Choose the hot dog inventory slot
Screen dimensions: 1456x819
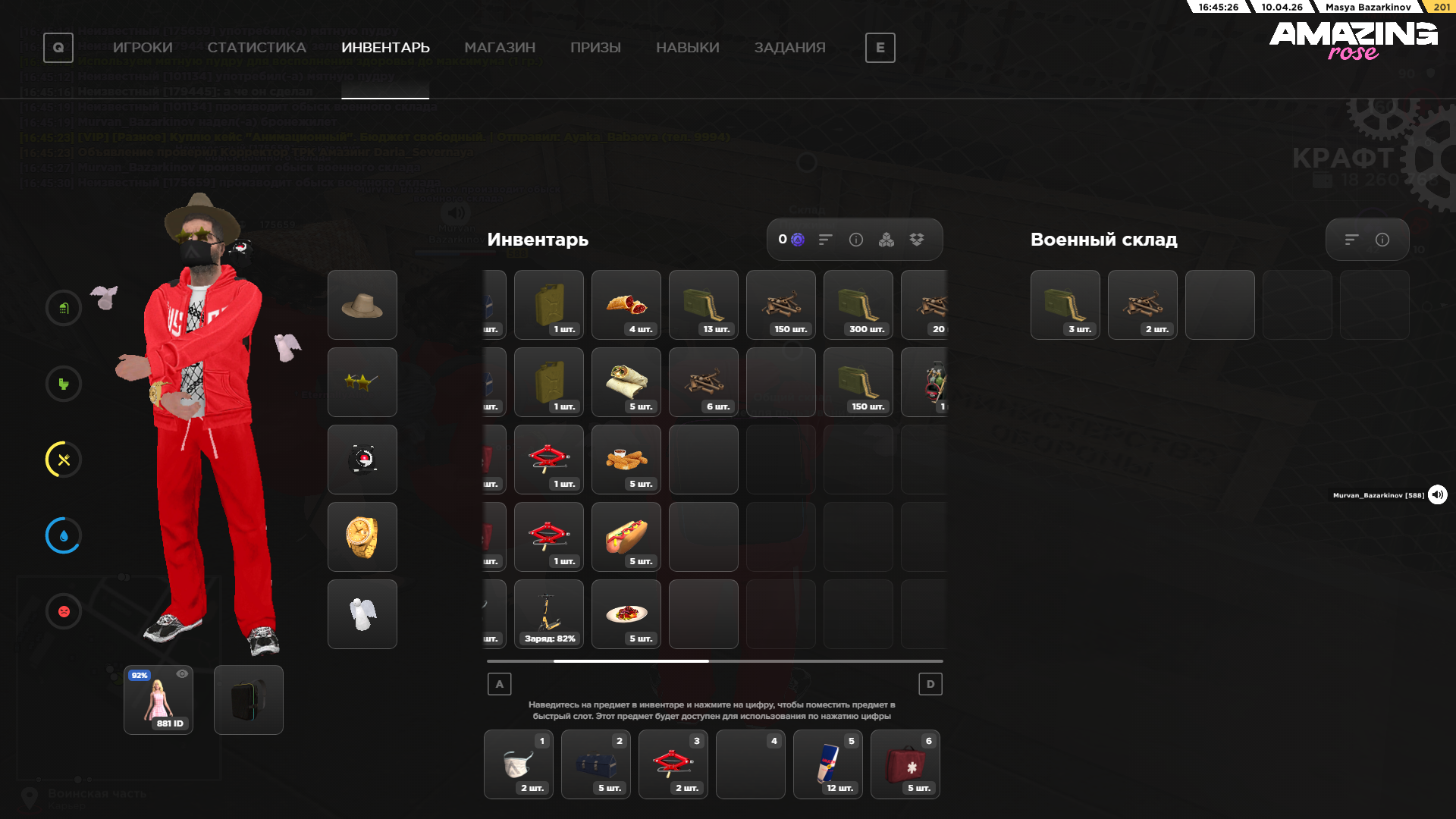626,537
